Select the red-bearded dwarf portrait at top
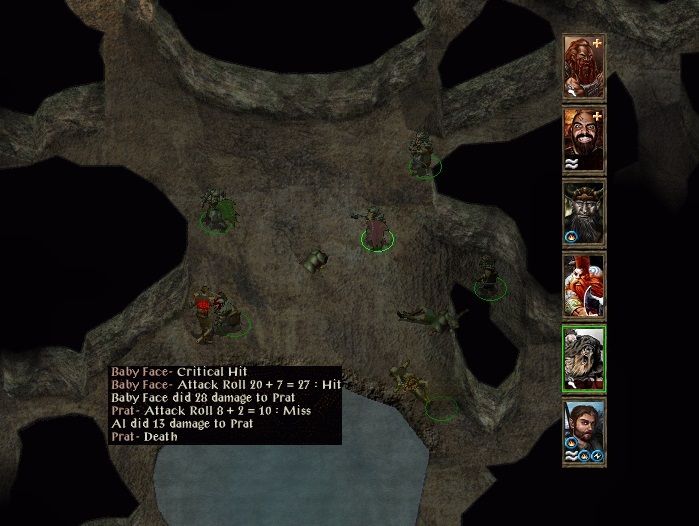 (585, 65)
